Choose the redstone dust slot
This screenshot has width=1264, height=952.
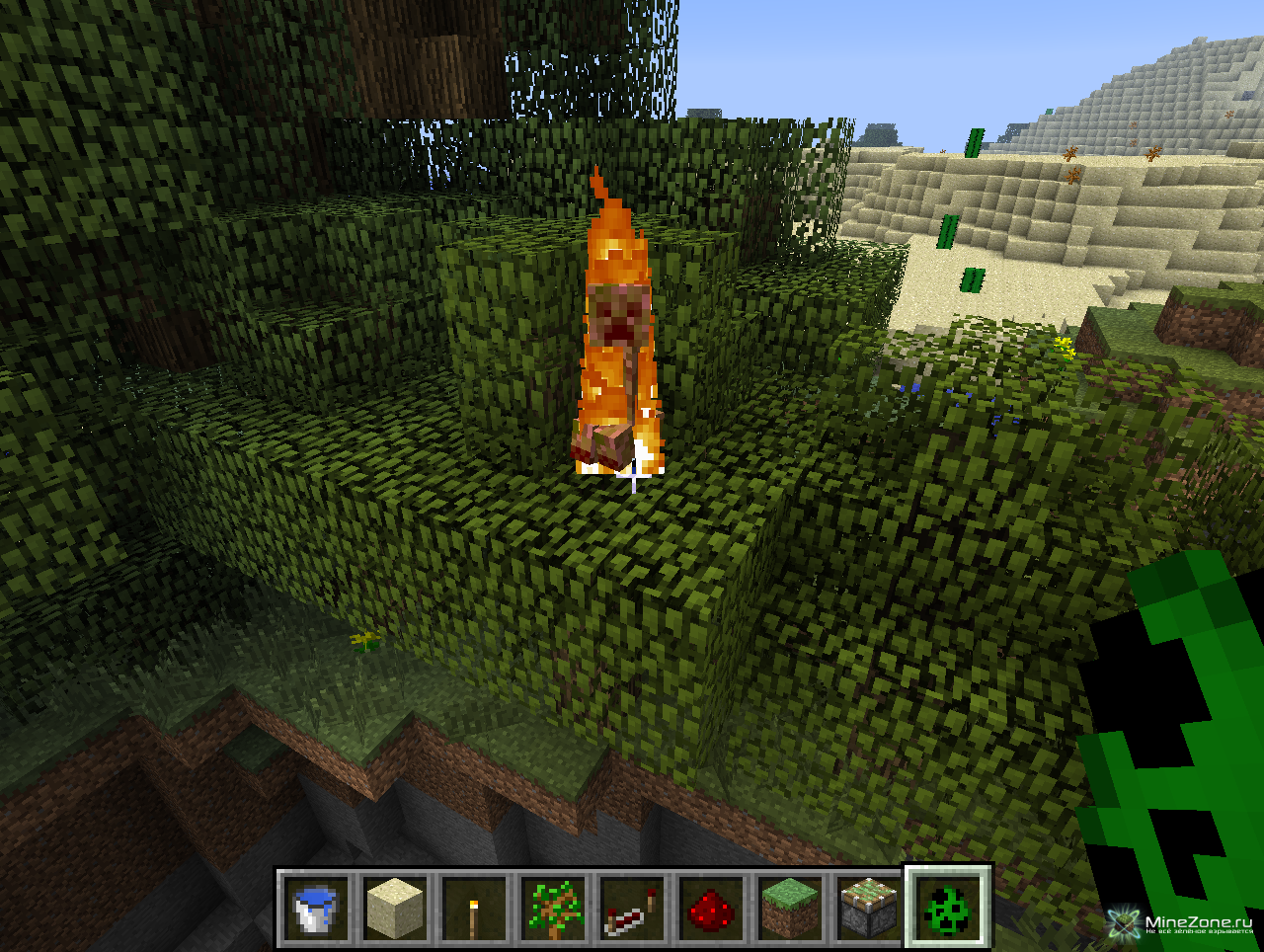tap(711, 909)
